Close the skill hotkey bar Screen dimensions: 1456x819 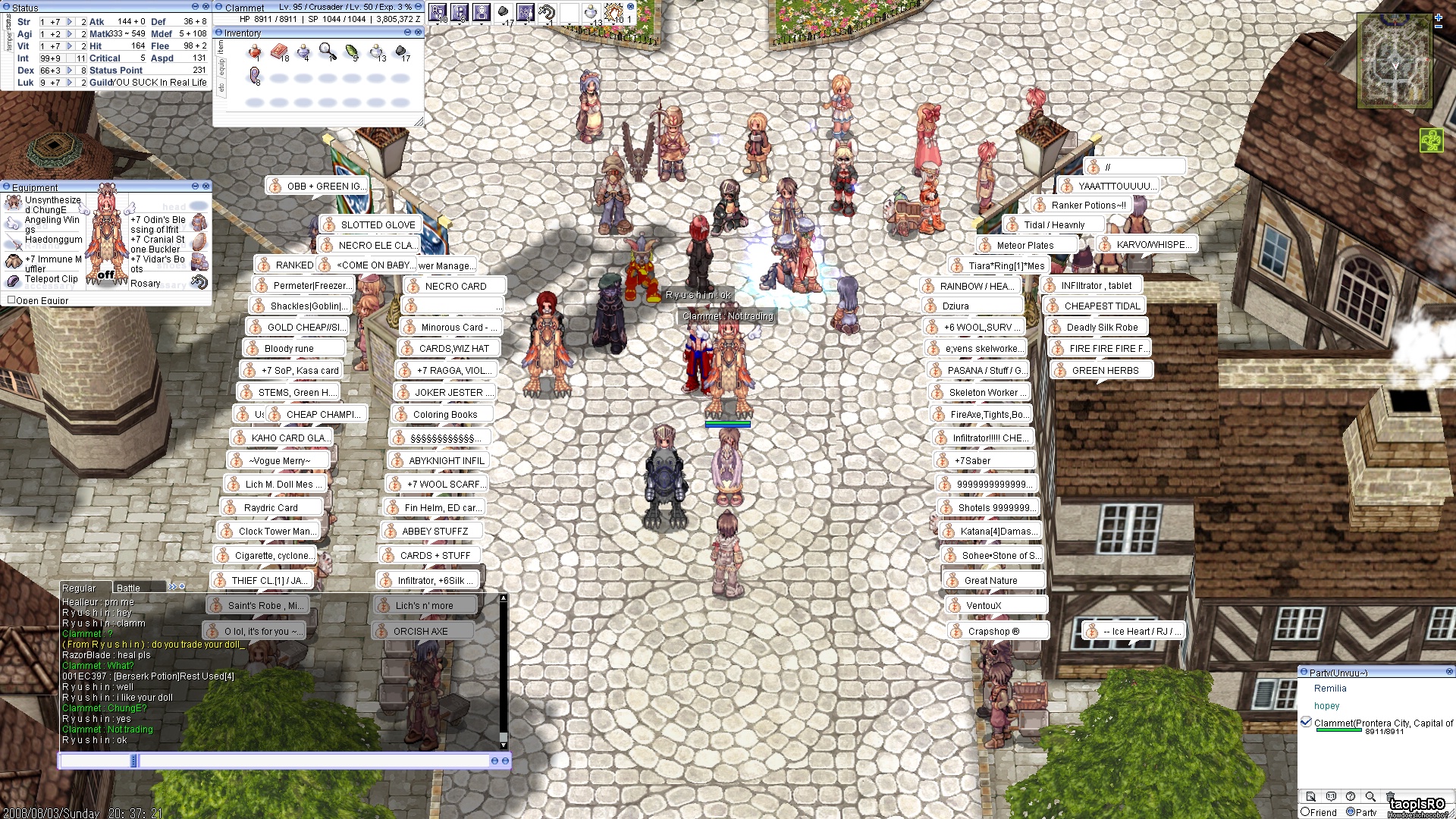point(630,7)
